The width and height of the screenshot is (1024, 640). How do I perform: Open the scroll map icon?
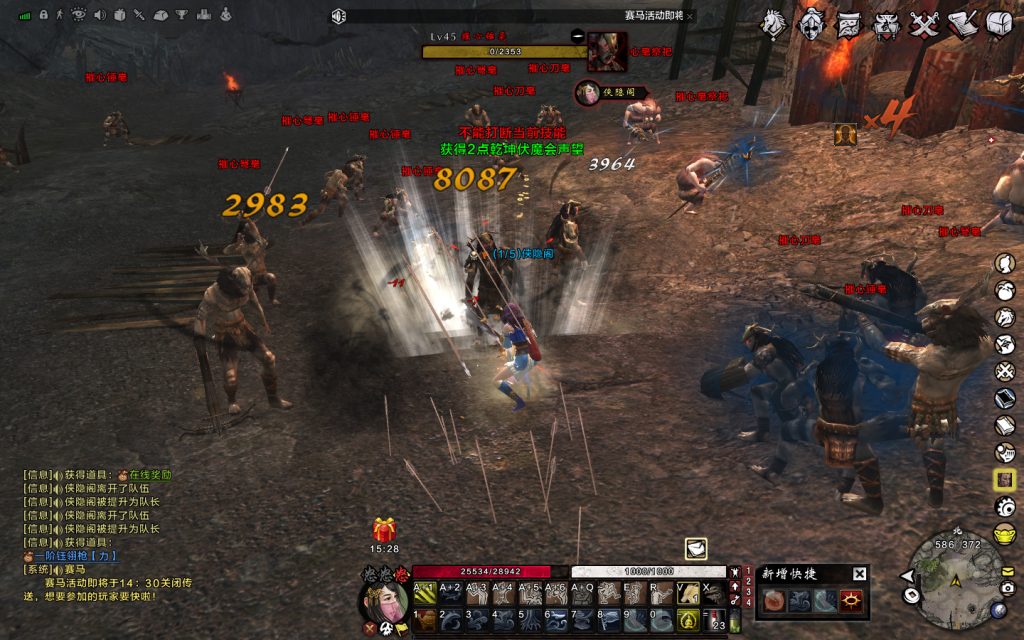(x=848, y=24)
